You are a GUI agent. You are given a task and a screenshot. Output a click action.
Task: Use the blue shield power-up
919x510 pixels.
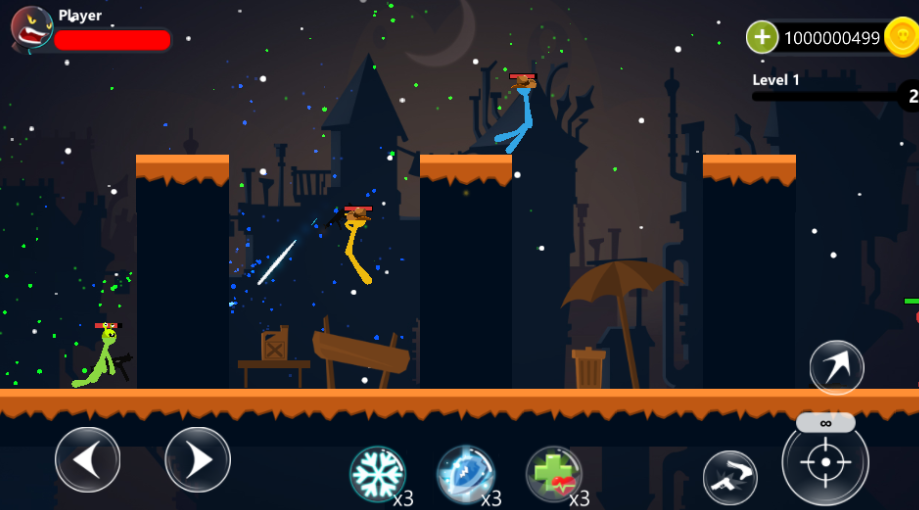tap(466, 473)
